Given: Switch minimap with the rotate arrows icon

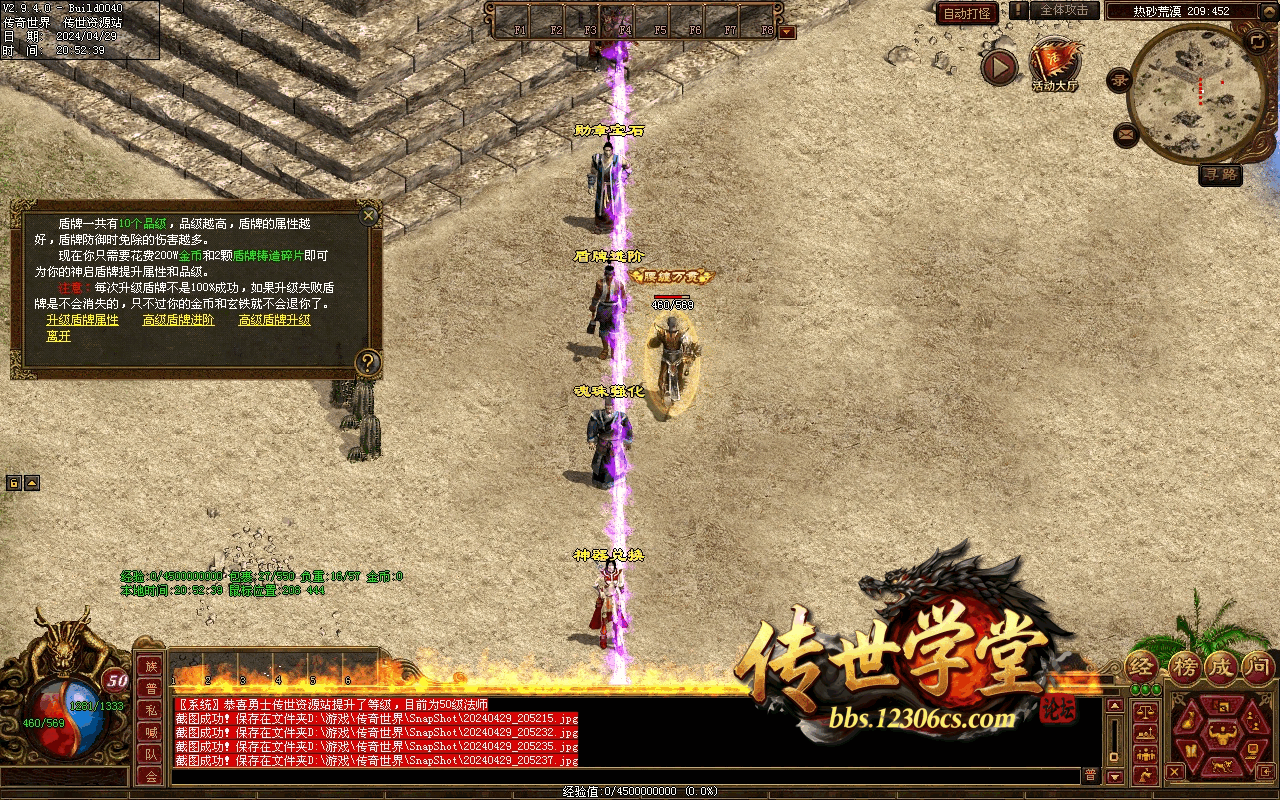Looking at the screenshot, I should pos(1257,41).
